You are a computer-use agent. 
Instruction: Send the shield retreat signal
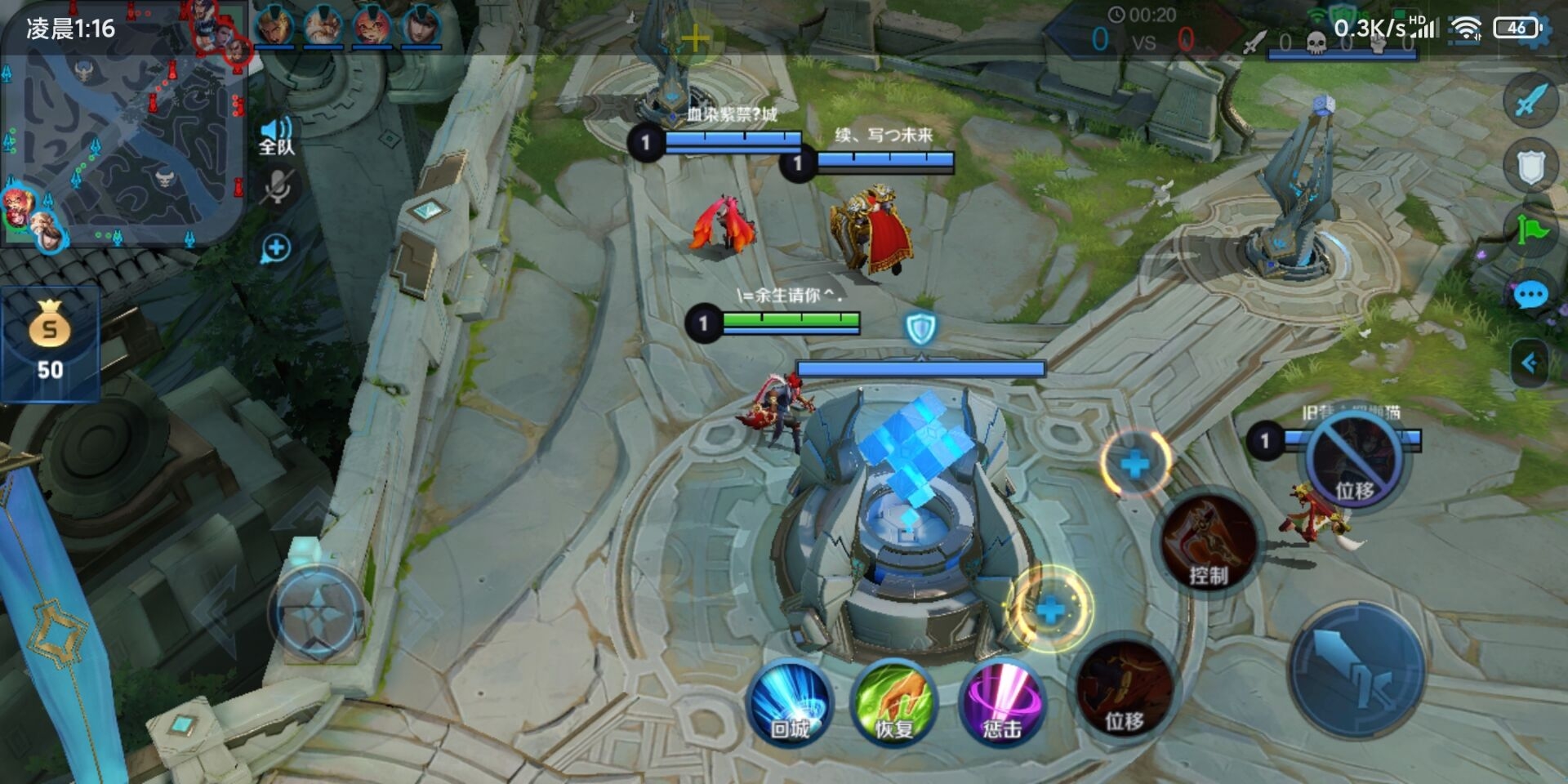(1530, 167)
